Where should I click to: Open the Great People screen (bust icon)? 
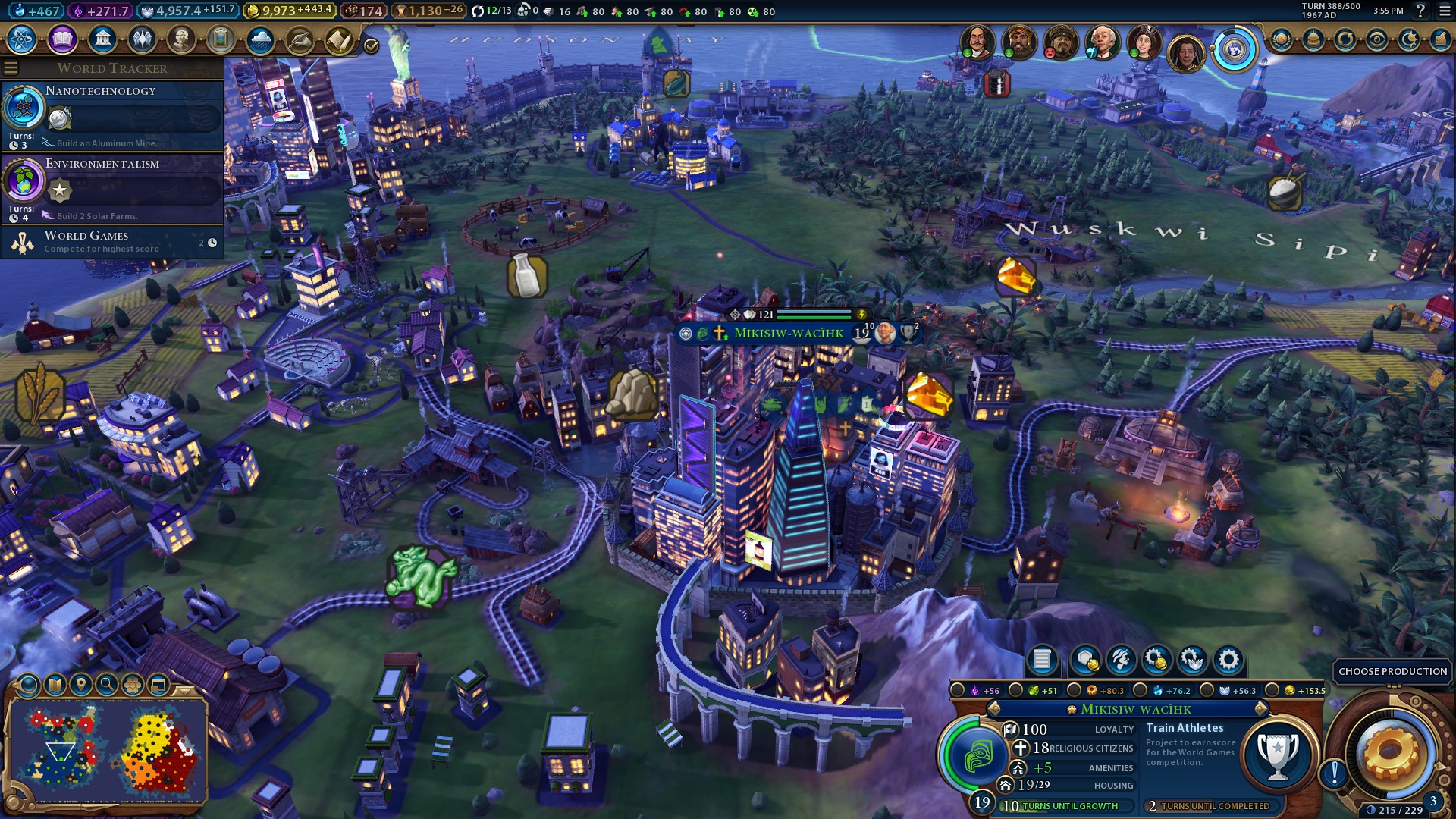pyautogui.click(x=181, y=39)
